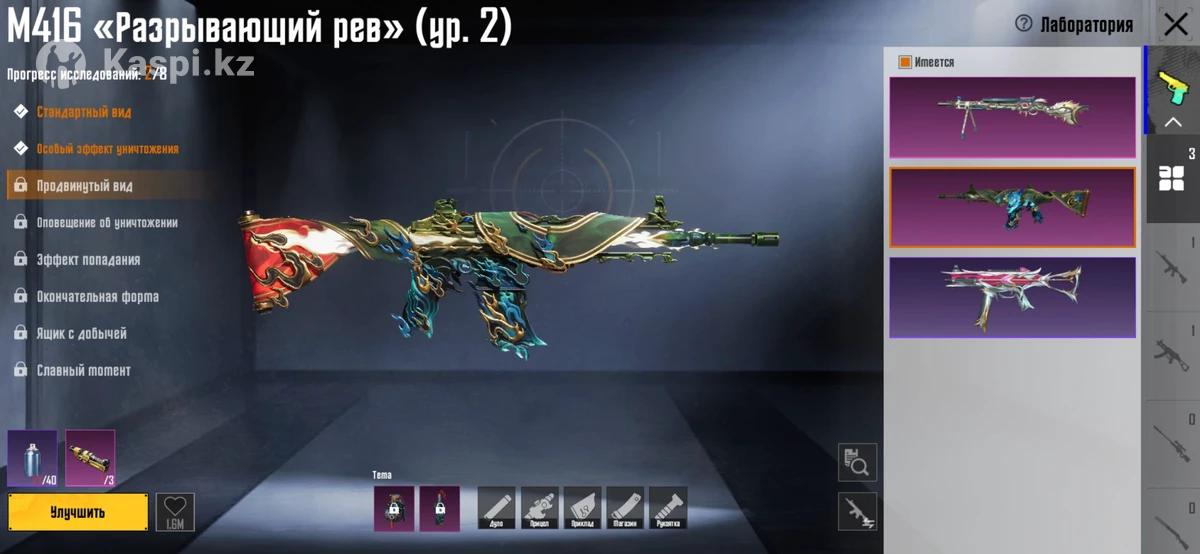Select the pink and white SMG skin thumbnail
Viewport: 1200px width, 554px height.
tap(1012, 297)
